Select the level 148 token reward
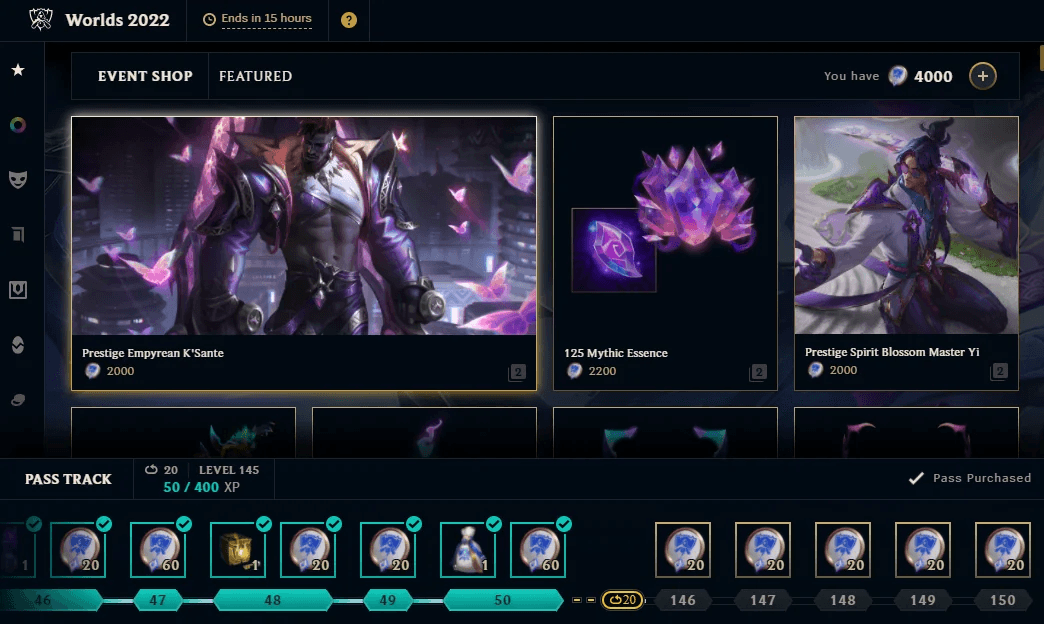The height and width of the screenshot is (624, 1044). (843, 550)
